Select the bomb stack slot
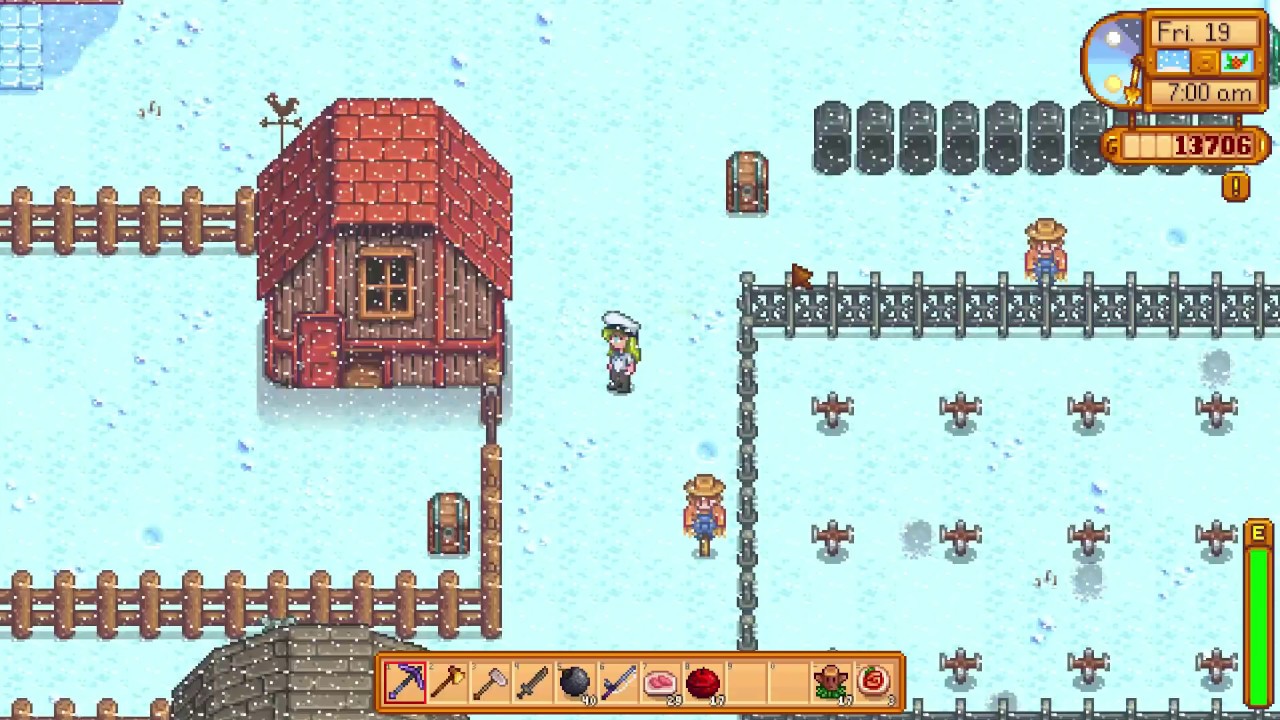Viewport: 1280px width, 720px height. coord(577,682)
